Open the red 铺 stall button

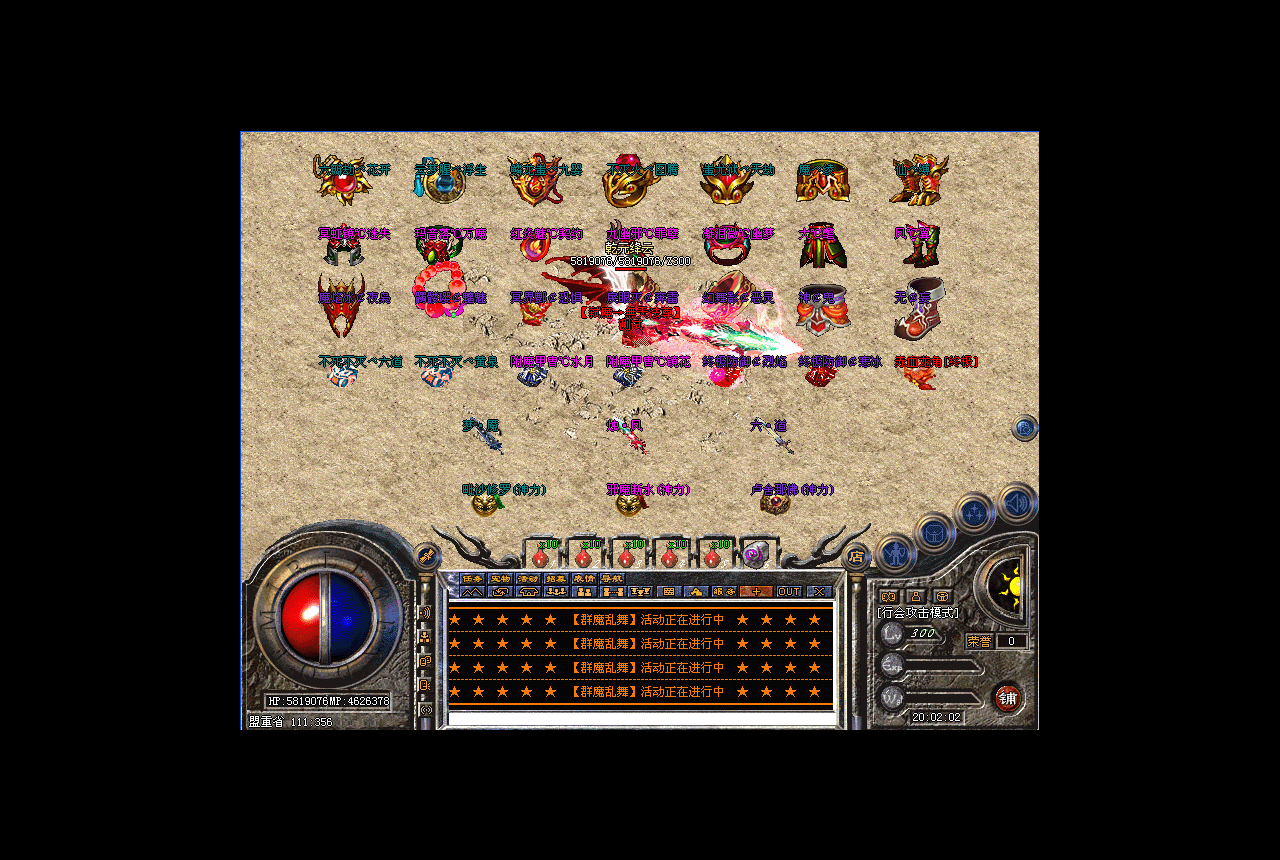coord(1007,698)
